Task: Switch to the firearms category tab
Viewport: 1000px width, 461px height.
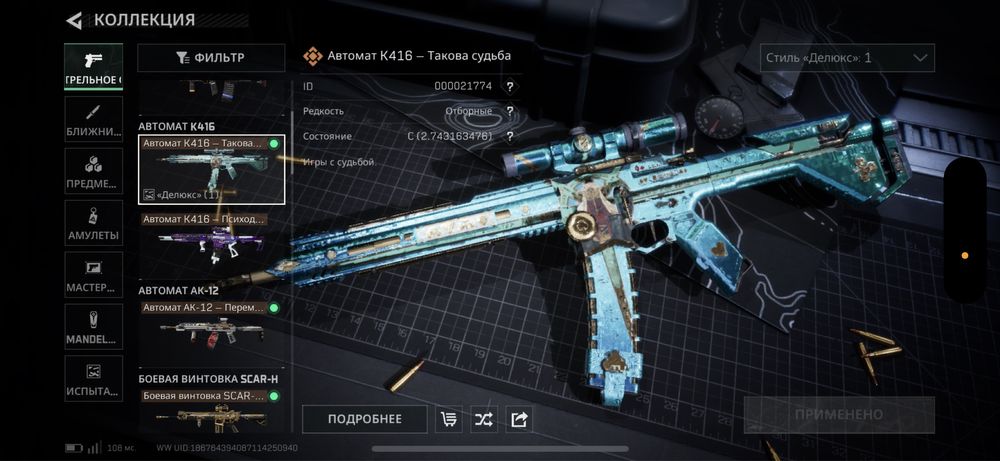Action: [x=94, y=64]
